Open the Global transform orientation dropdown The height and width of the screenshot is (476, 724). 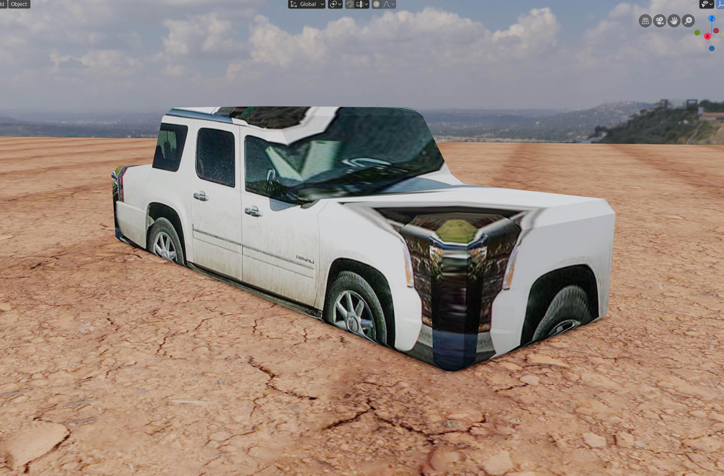coord(307,4)
